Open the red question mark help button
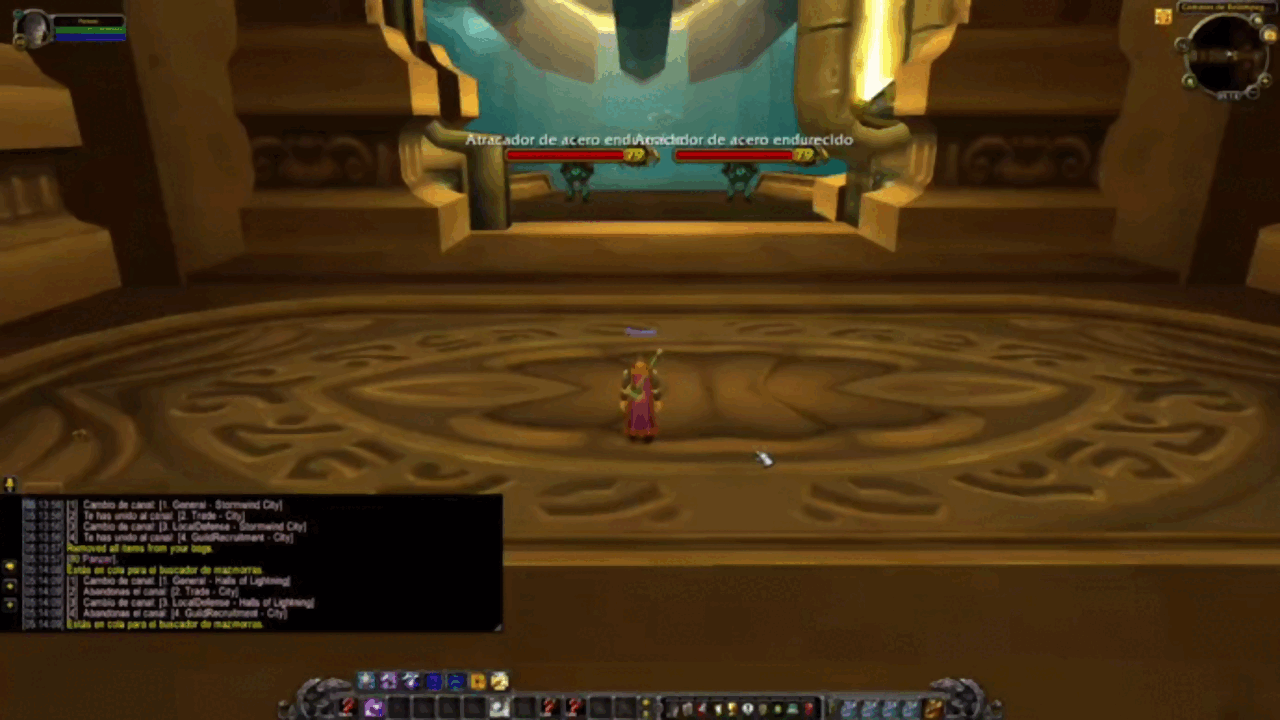This screenshot has width=1280, height=720. click(809, 709)
